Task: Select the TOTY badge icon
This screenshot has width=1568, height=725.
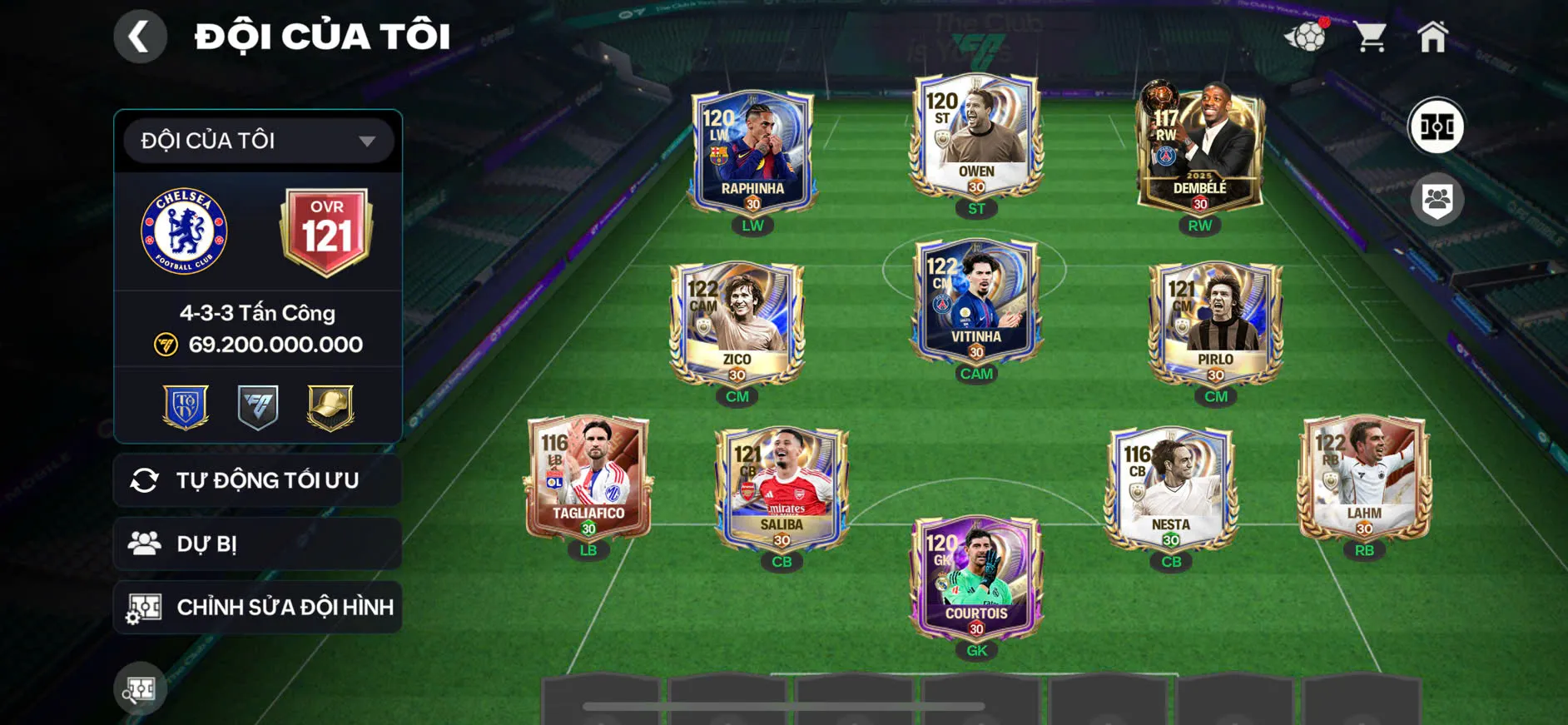Action: (187, 405)
